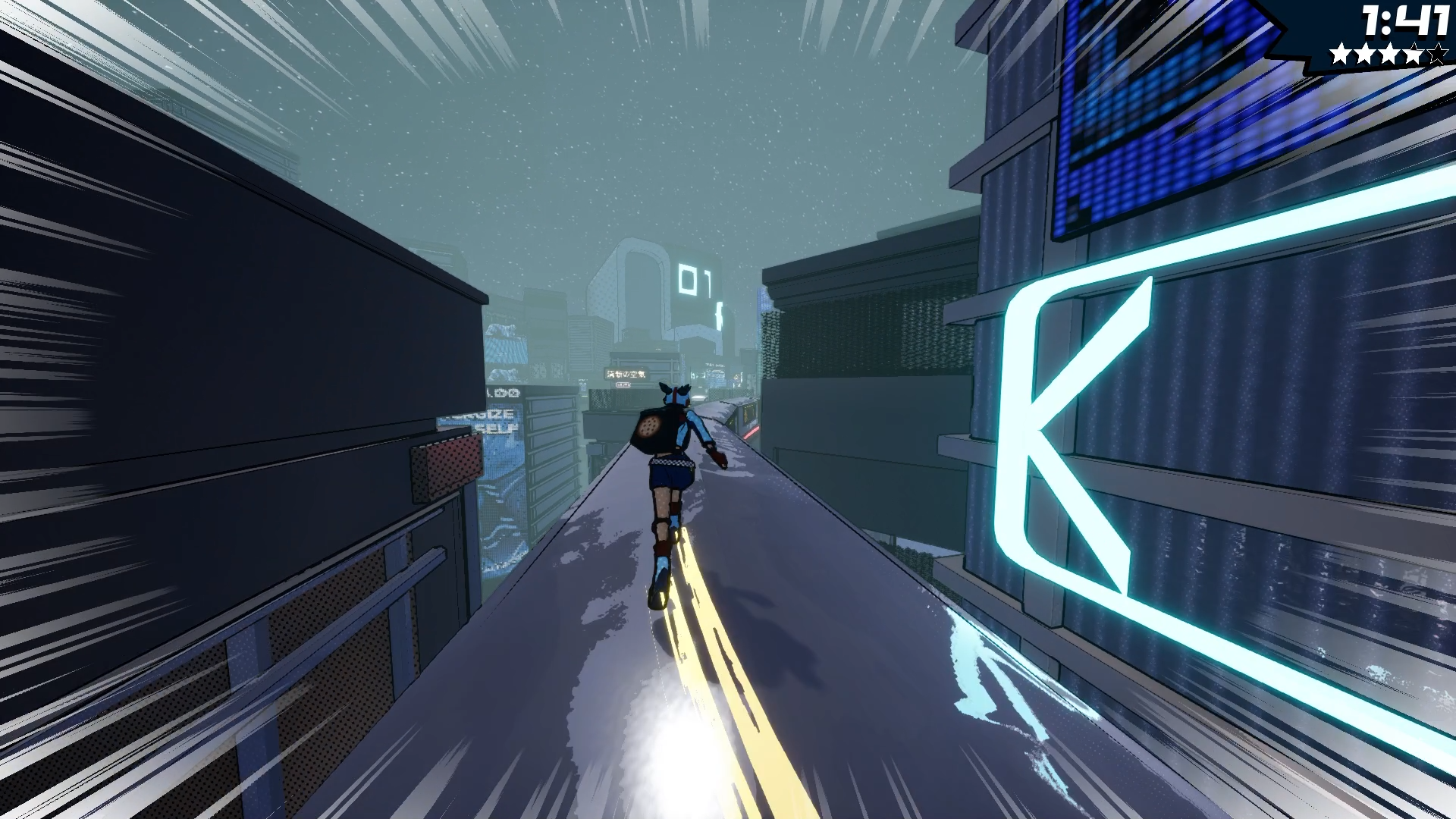Switch to the star rating row
Image resolution: width=1456 pixels, height=819 pixels.
(x=1389, y=55)
